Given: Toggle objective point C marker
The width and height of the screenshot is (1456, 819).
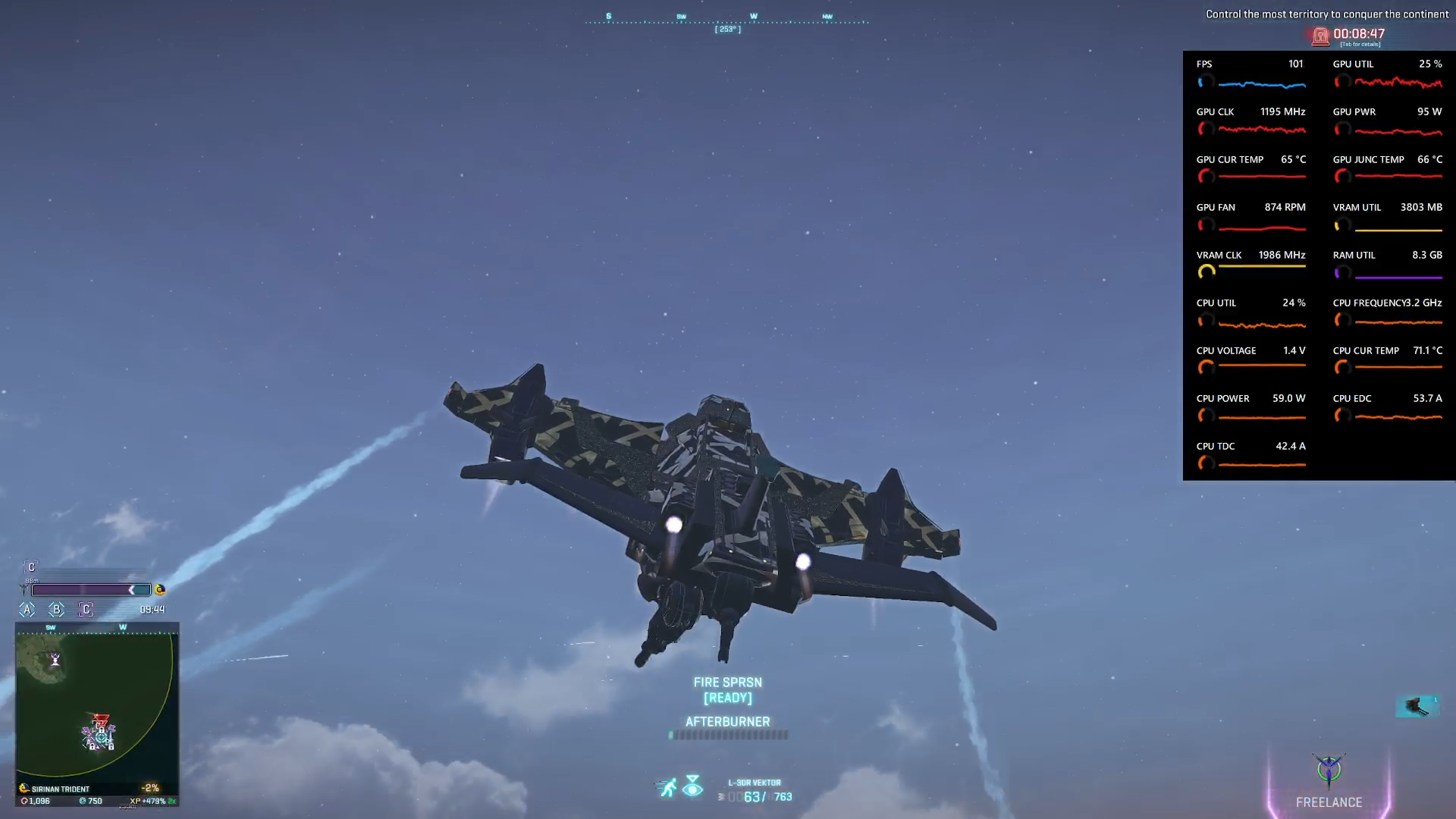Looking at the screenshot, I should click(85, 609).
